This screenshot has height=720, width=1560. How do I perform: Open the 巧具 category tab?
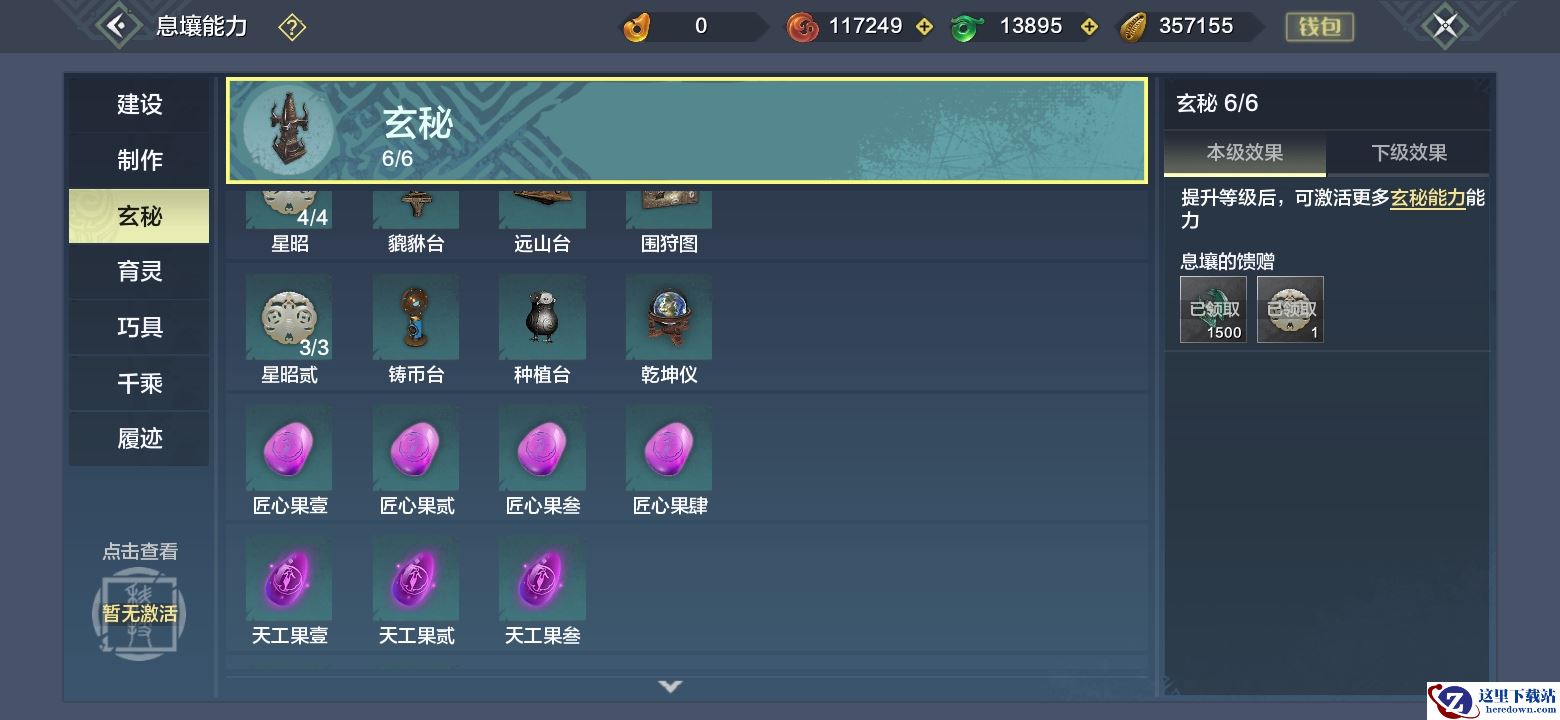click(x=139, y=328)
